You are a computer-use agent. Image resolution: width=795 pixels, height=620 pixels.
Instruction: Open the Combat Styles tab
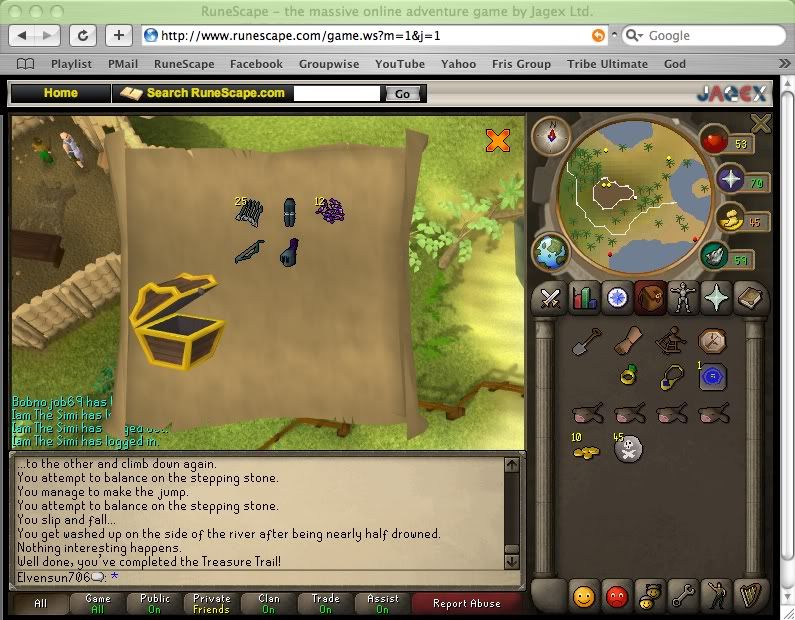(549, 299)
